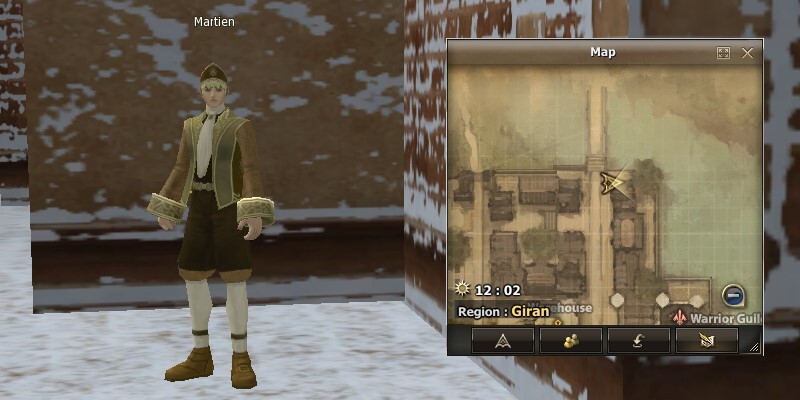The image size is (800, 400).
Task: Zoom out the map with the minus button
Action: tap(733, 295)
